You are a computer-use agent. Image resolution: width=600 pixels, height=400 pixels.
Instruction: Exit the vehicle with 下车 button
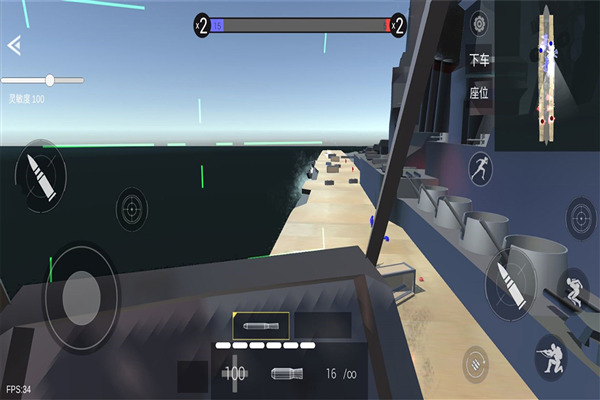coord(480,60)
